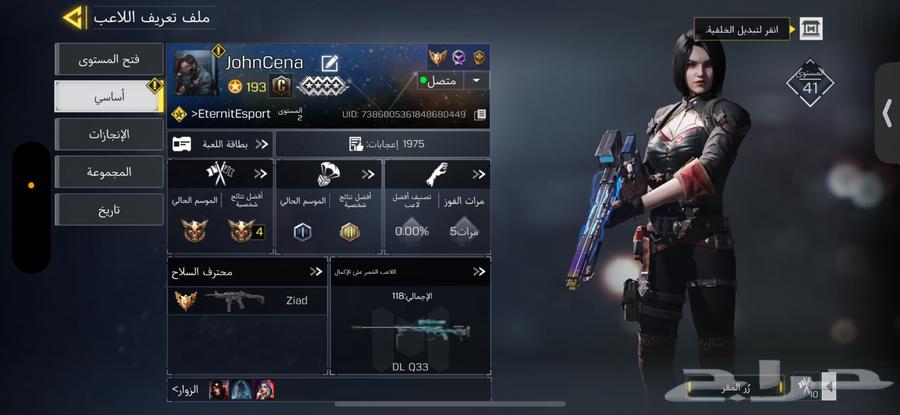
Task: Change the profile background
Action: 810,29
